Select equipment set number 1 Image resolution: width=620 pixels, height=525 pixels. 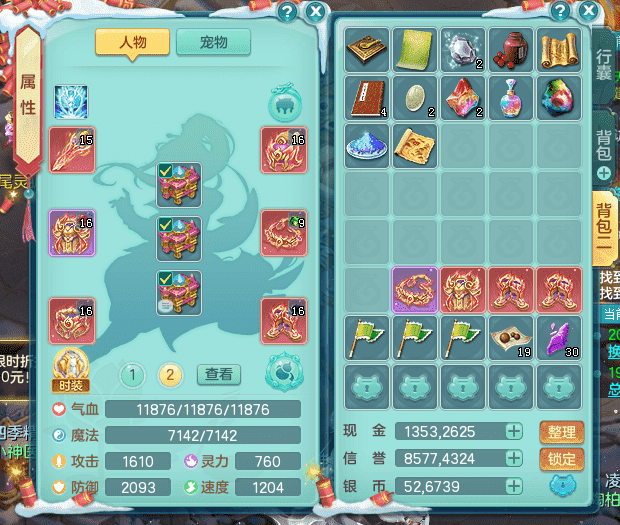tap(132, 375)
